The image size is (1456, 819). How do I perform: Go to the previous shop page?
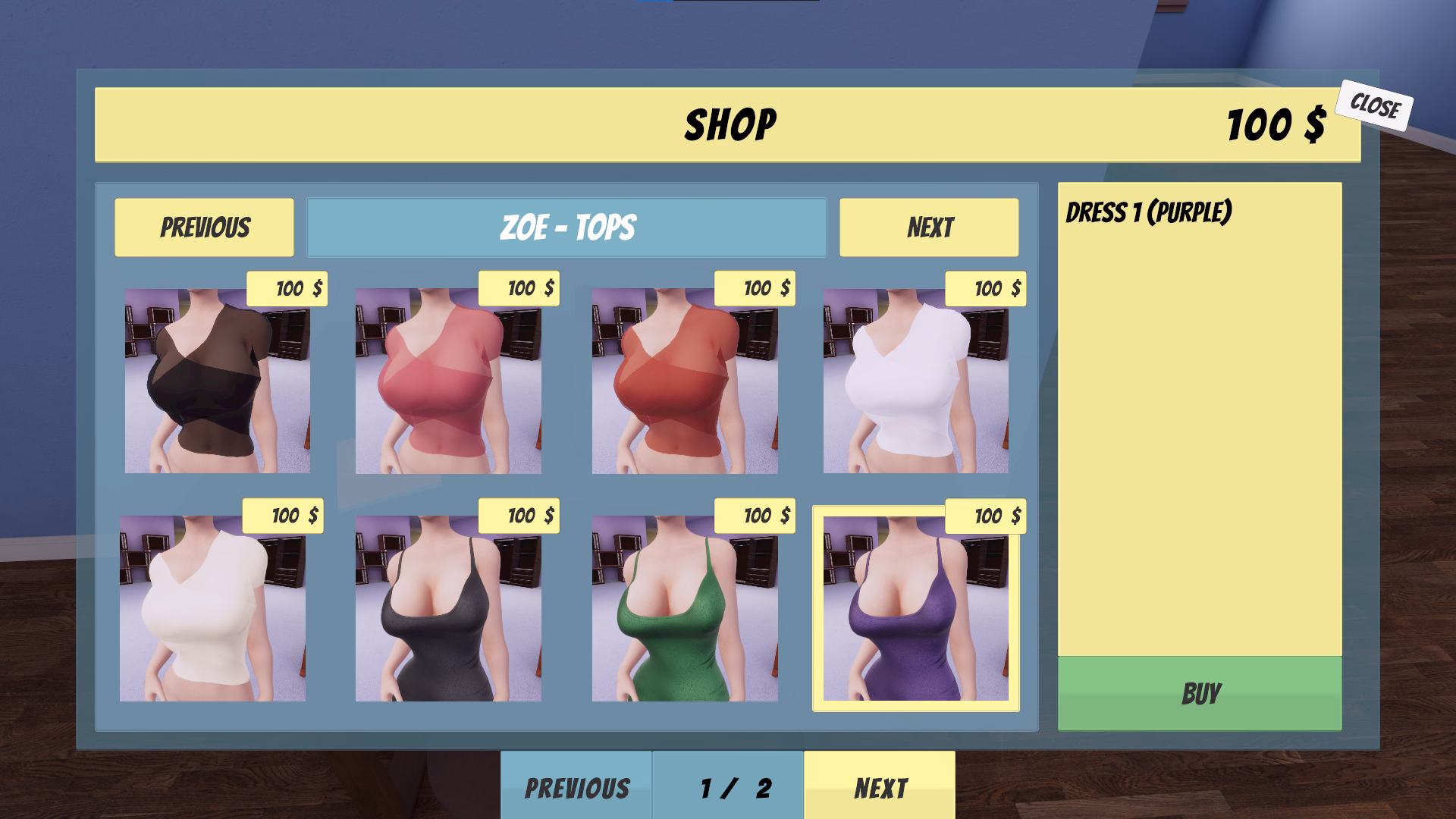578,787
